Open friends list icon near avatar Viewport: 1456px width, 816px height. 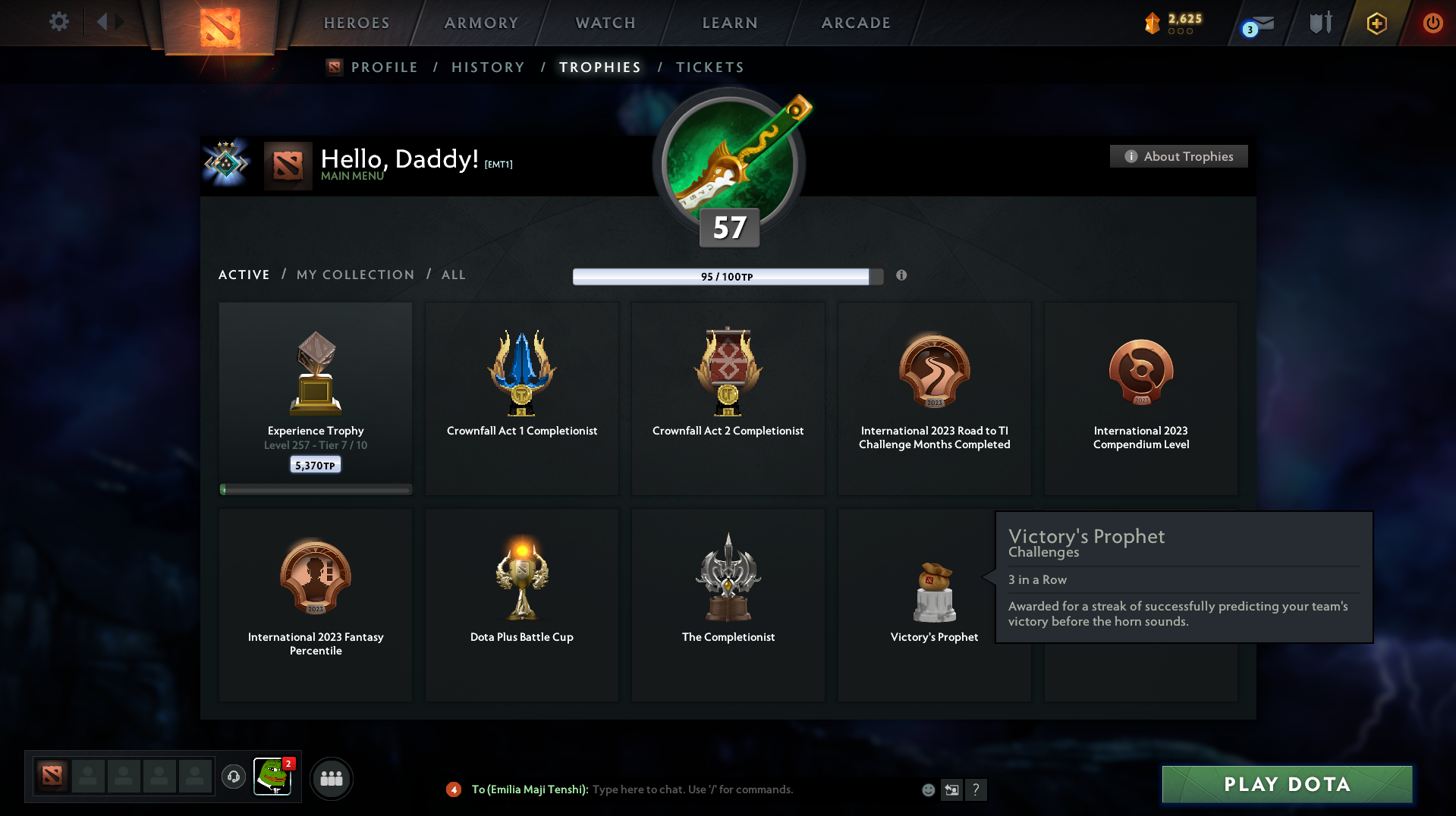(331, 778)
